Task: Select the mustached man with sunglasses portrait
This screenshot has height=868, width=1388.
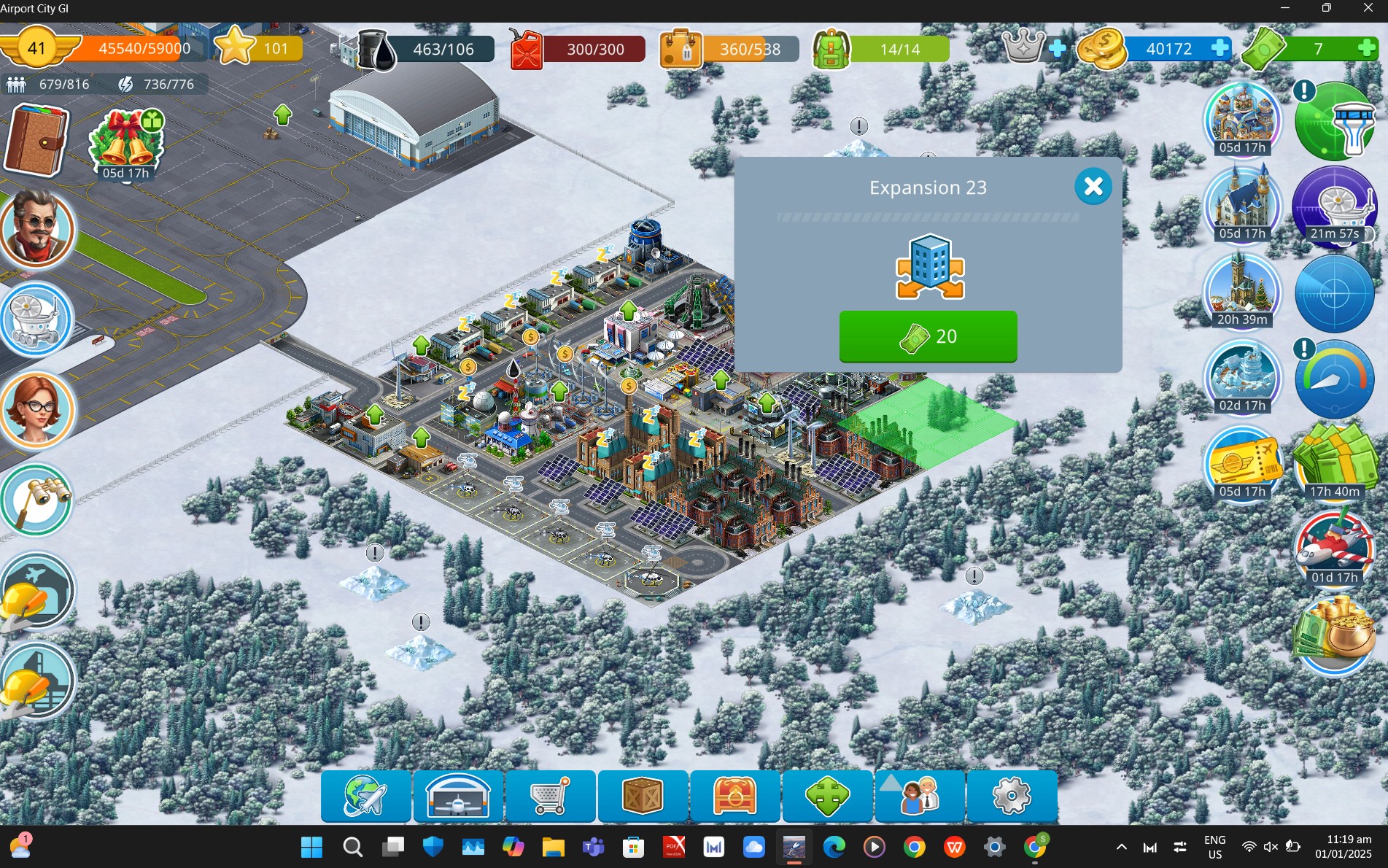Action: [36, 229]
